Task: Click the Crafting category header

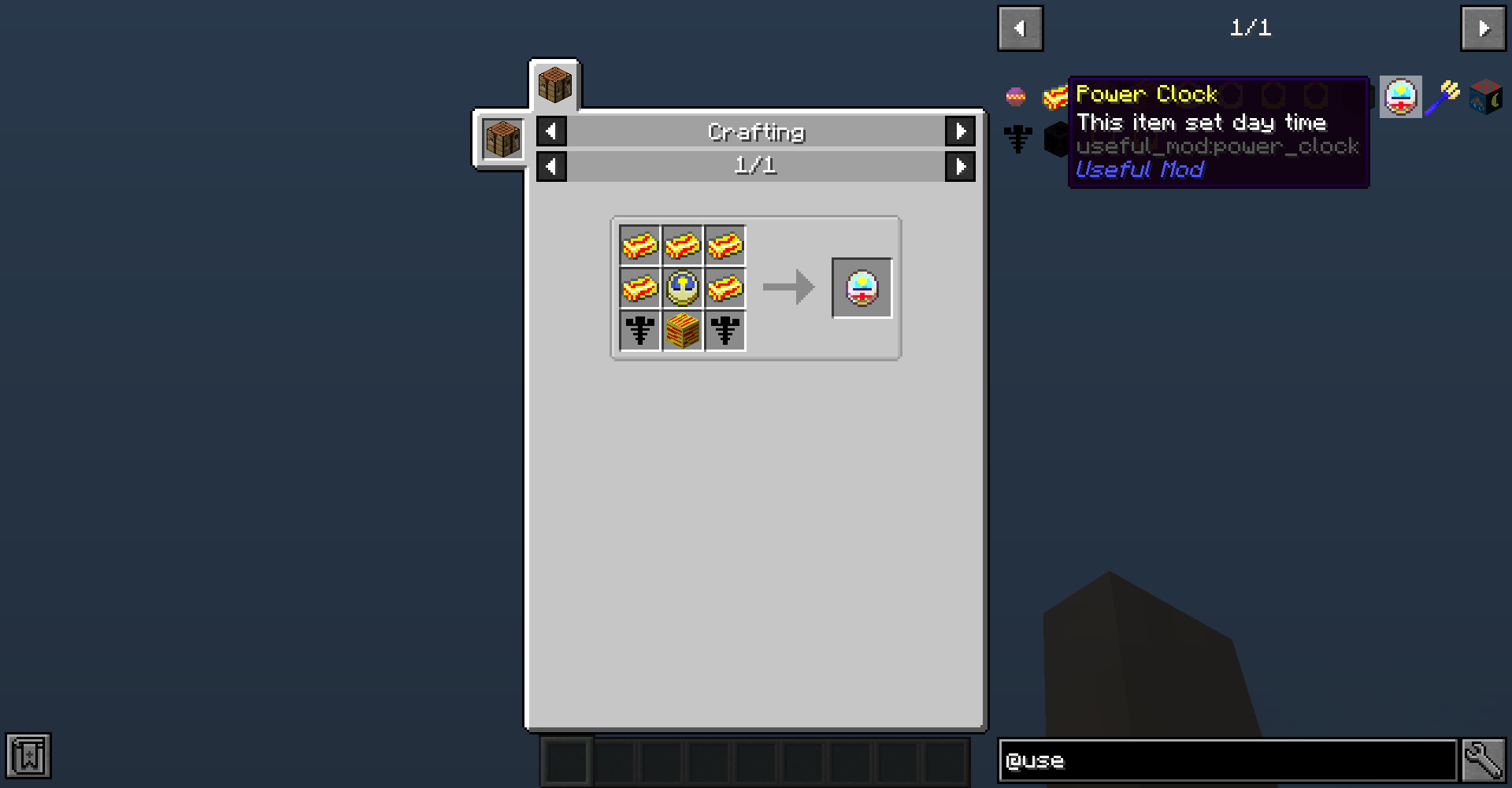Action: tap(755, 131)
